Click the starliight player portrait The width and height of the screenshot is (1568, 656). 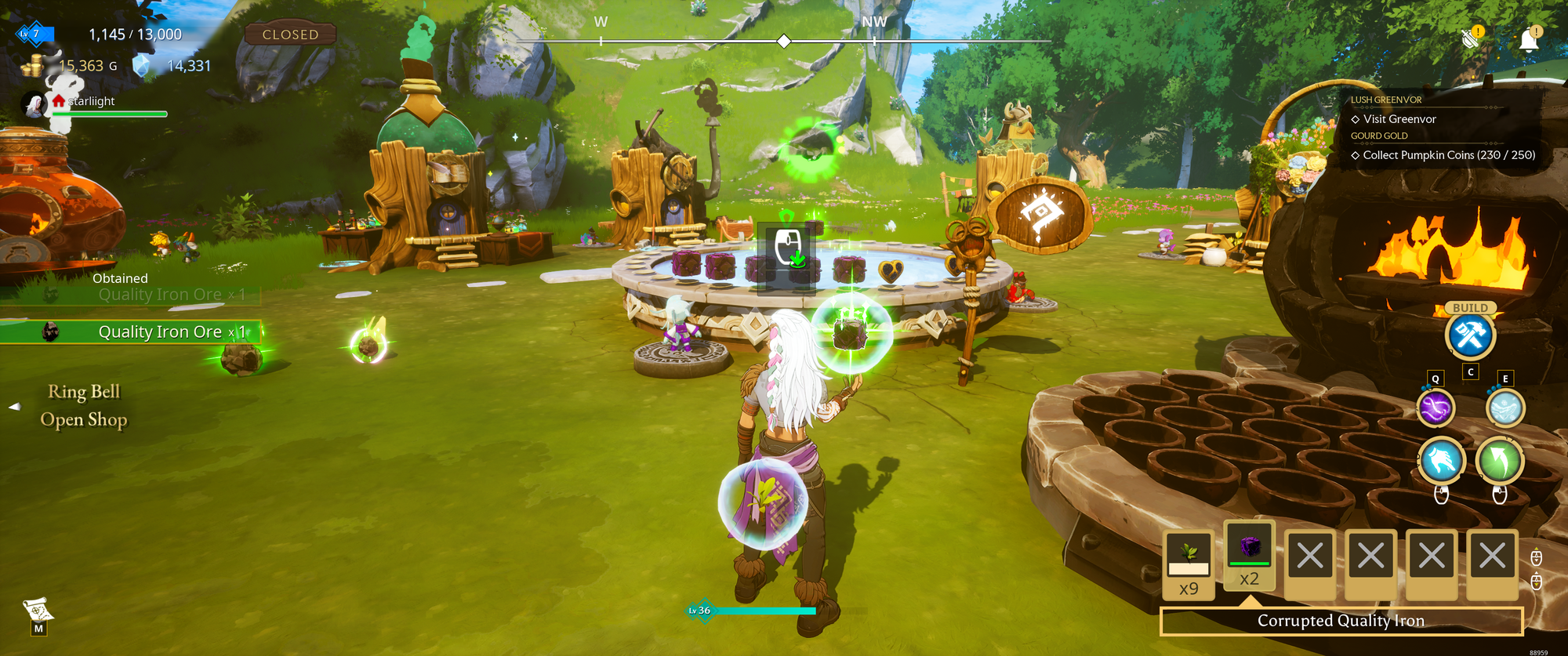pos(34,104)
